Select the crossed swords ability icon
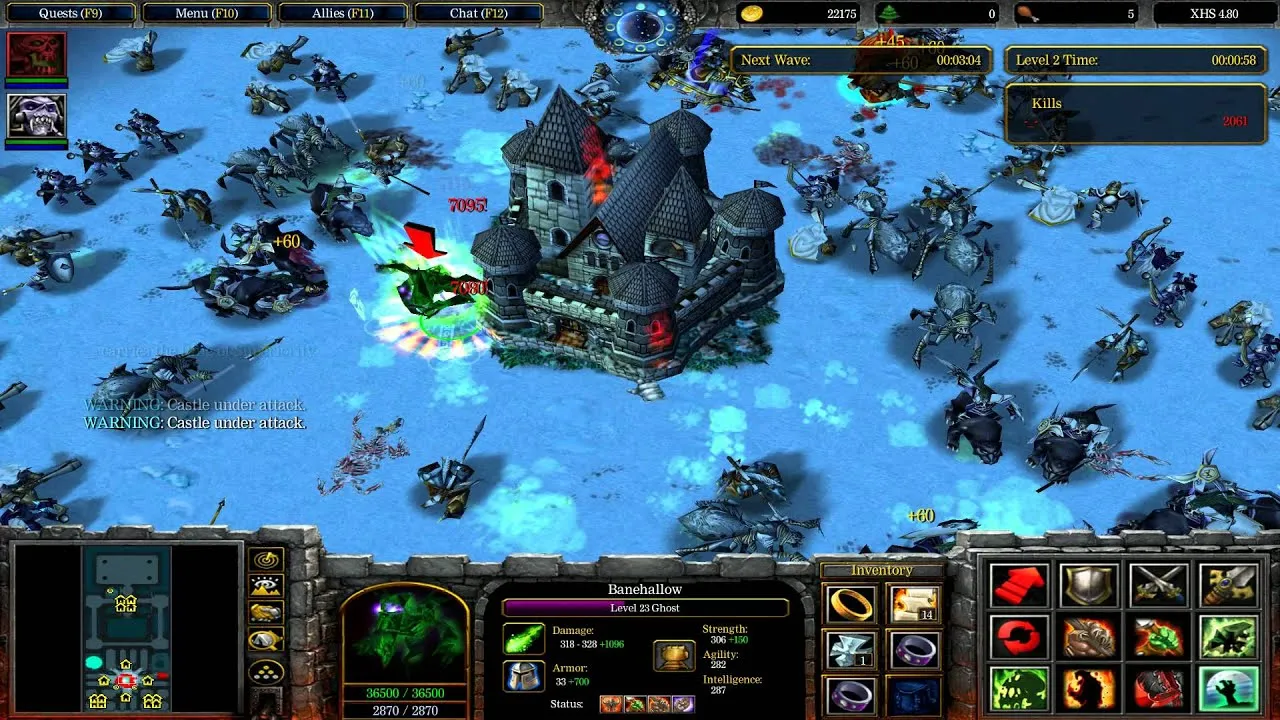Viewport: 1280px width, 720px height. click(x=1158, y=585)
